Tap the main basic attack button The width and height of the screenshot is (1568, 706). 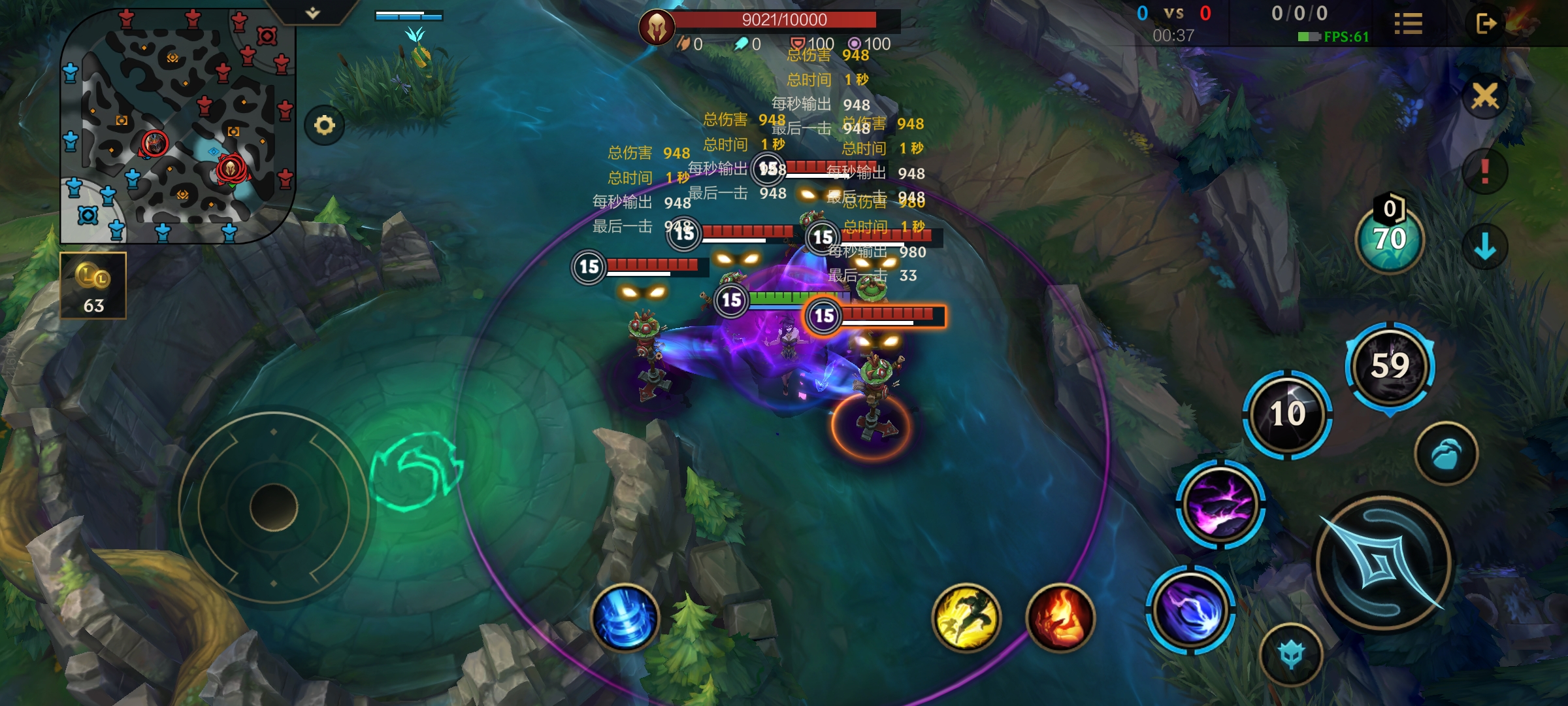pos(1384,563)
